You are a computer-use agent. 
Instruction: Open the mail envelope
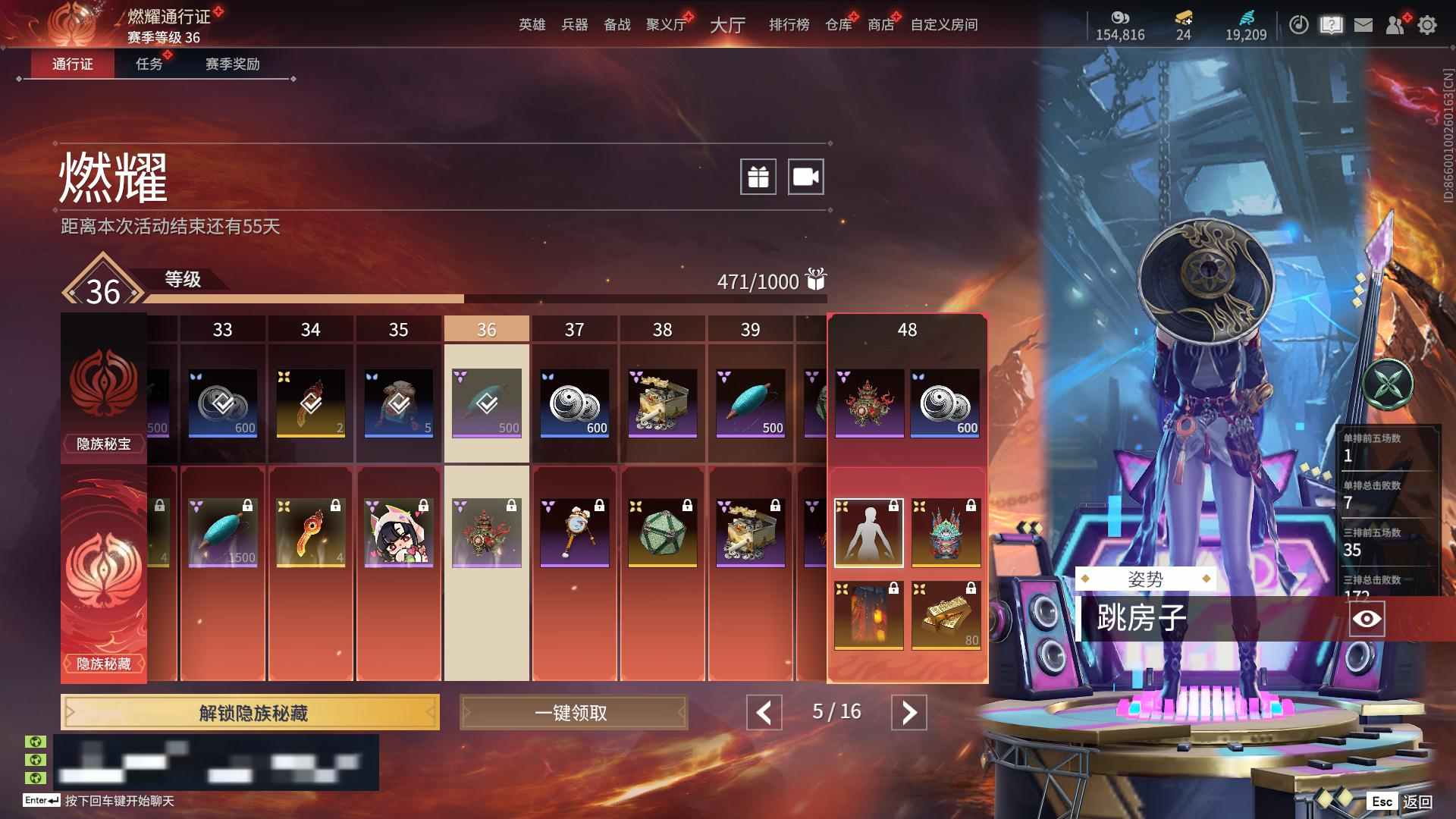(1363, 25)
